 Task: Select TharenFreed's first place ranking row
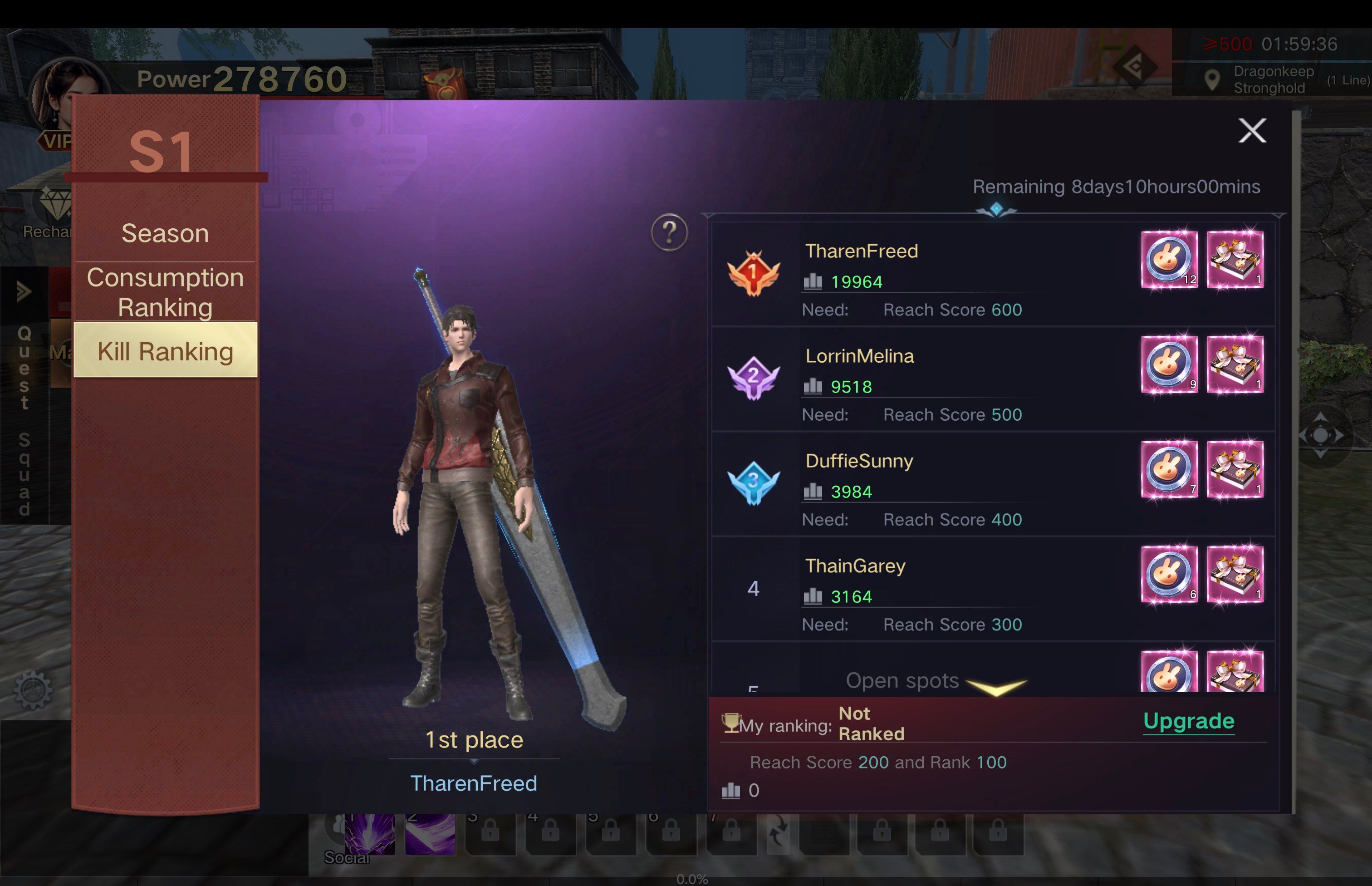pyautogui.click(x=920, y=275)
